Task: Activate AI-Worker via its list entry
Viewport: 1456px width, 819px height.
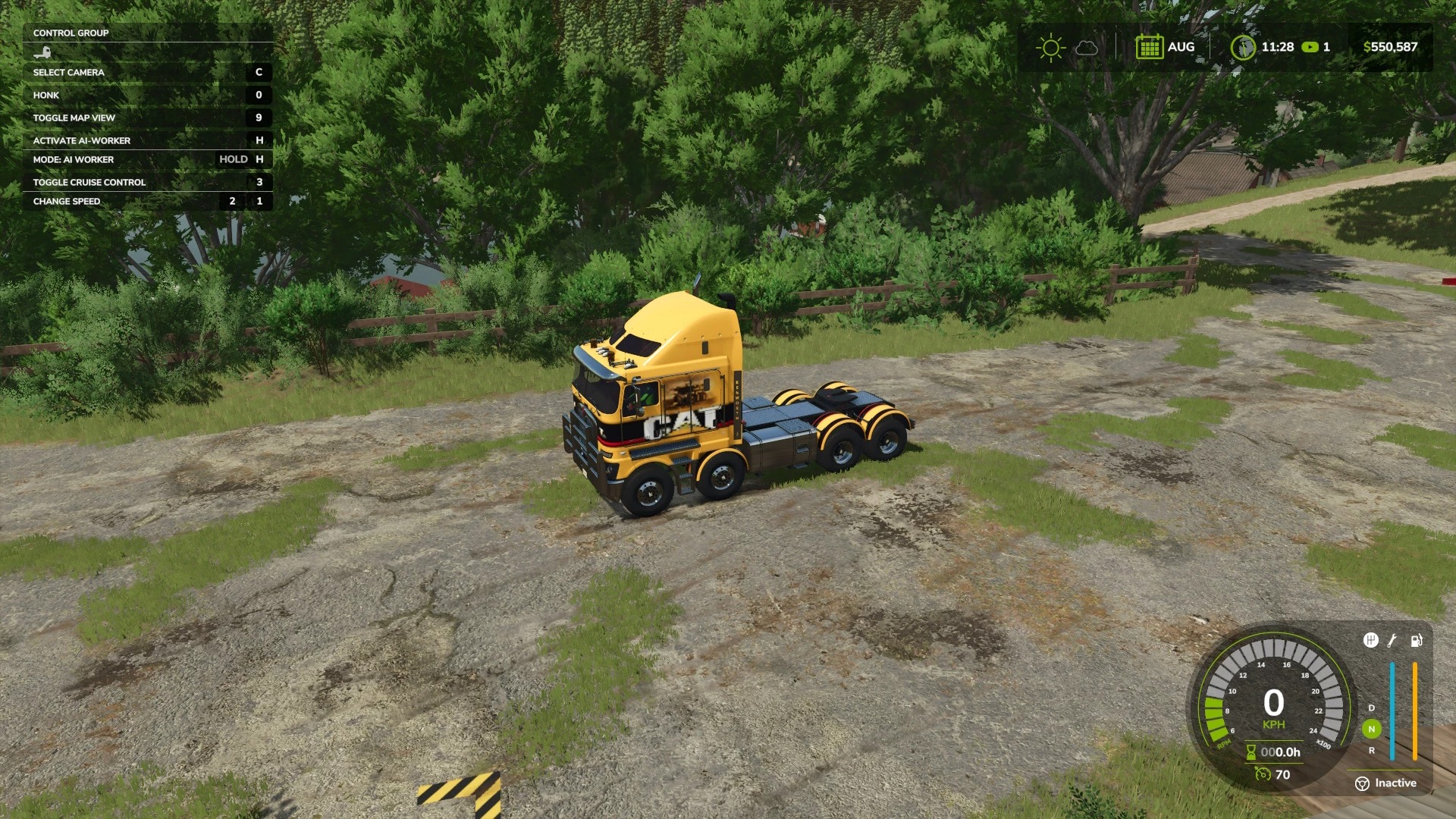Action: [x=81, y=140]
